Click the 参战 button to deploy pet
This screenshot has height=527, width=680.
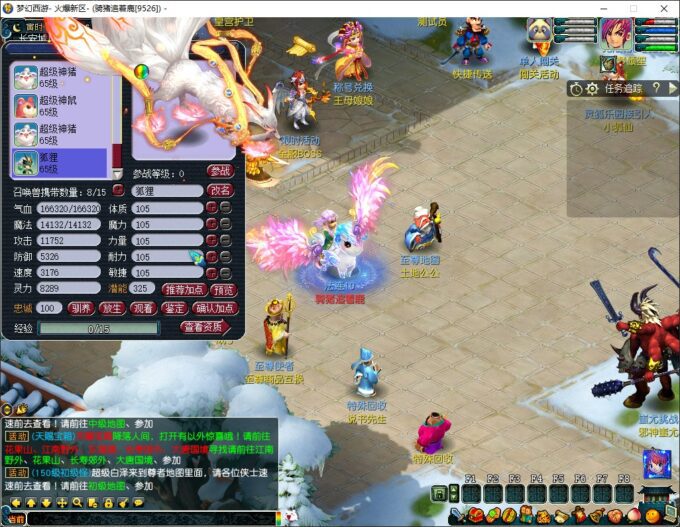click(x=220, y=172)
